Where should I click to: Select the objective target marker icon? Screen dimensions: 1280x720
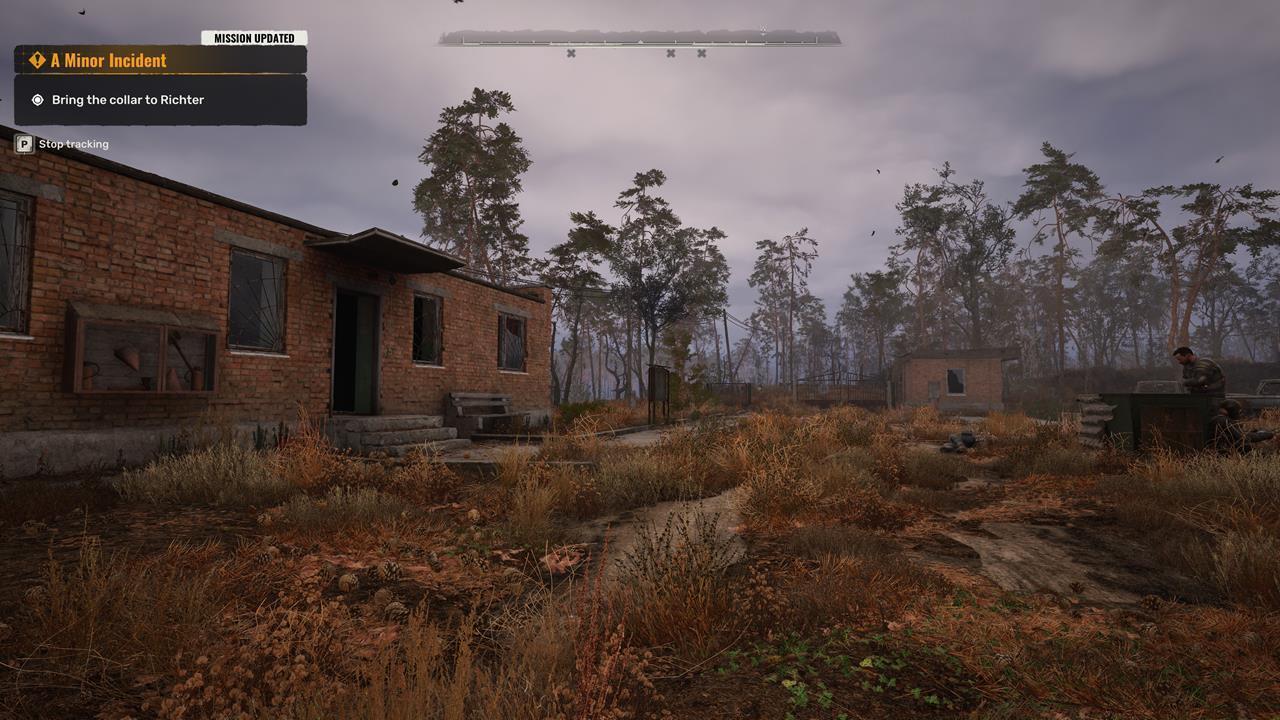pos(37,99)
